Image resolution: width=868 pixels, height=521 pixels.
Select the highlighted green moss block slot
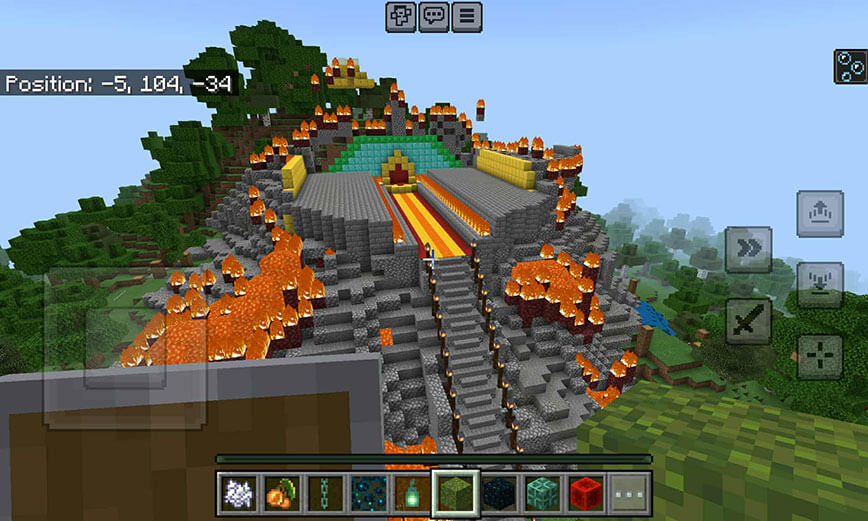point(455,493)
